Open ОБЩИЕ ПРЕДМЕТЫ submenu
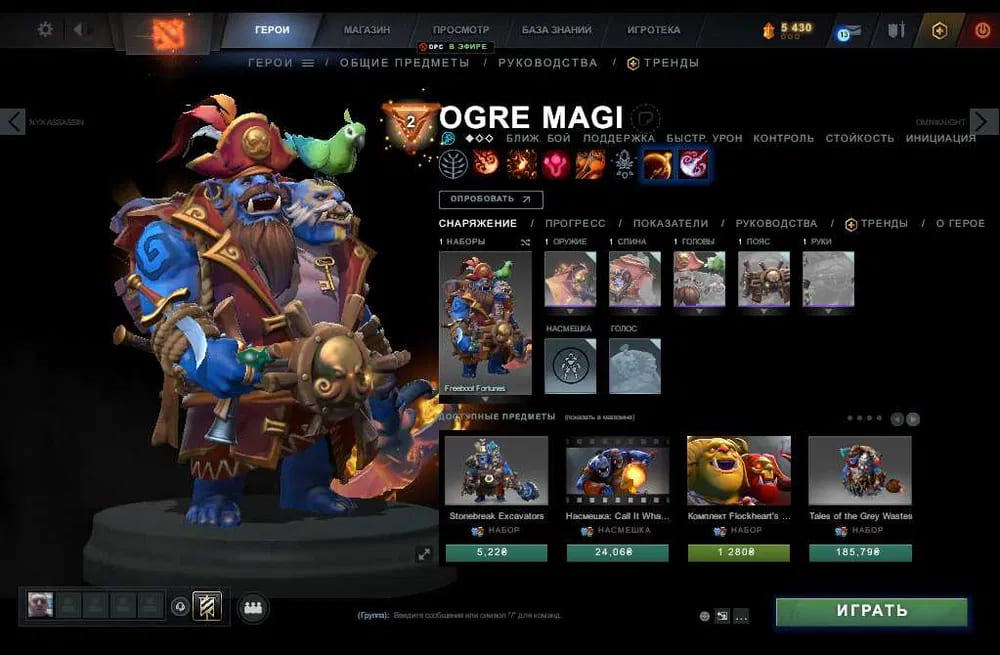 pos(404,63)
